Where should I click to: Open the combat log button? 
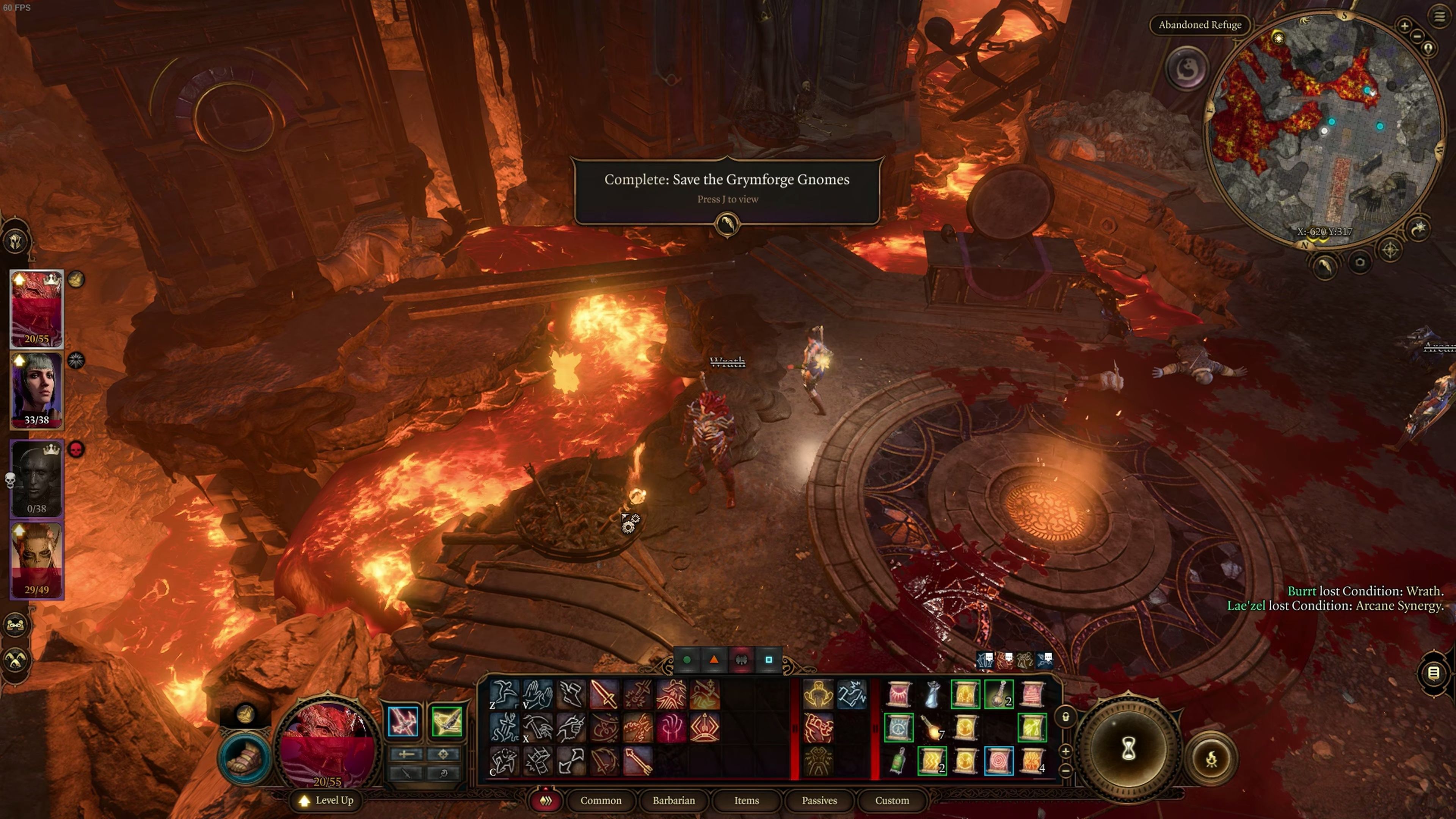click(x=1433, y=673)
